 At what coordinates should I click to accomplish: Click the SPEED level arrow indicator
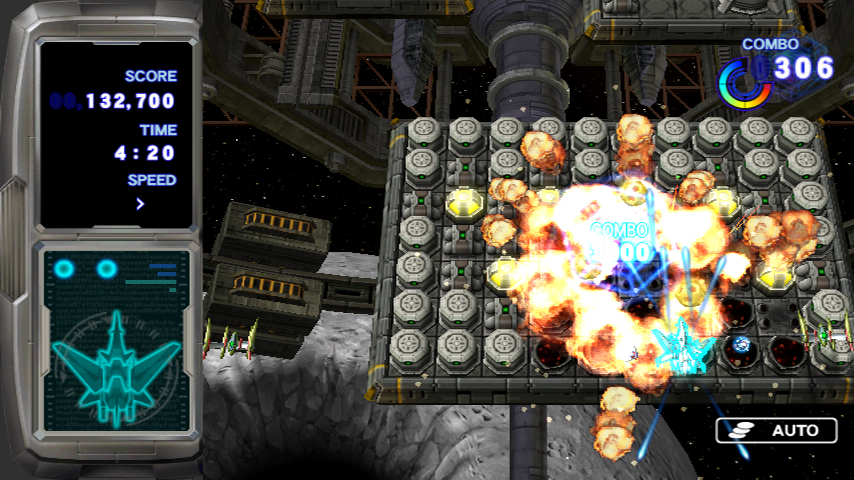coord(140,204)
